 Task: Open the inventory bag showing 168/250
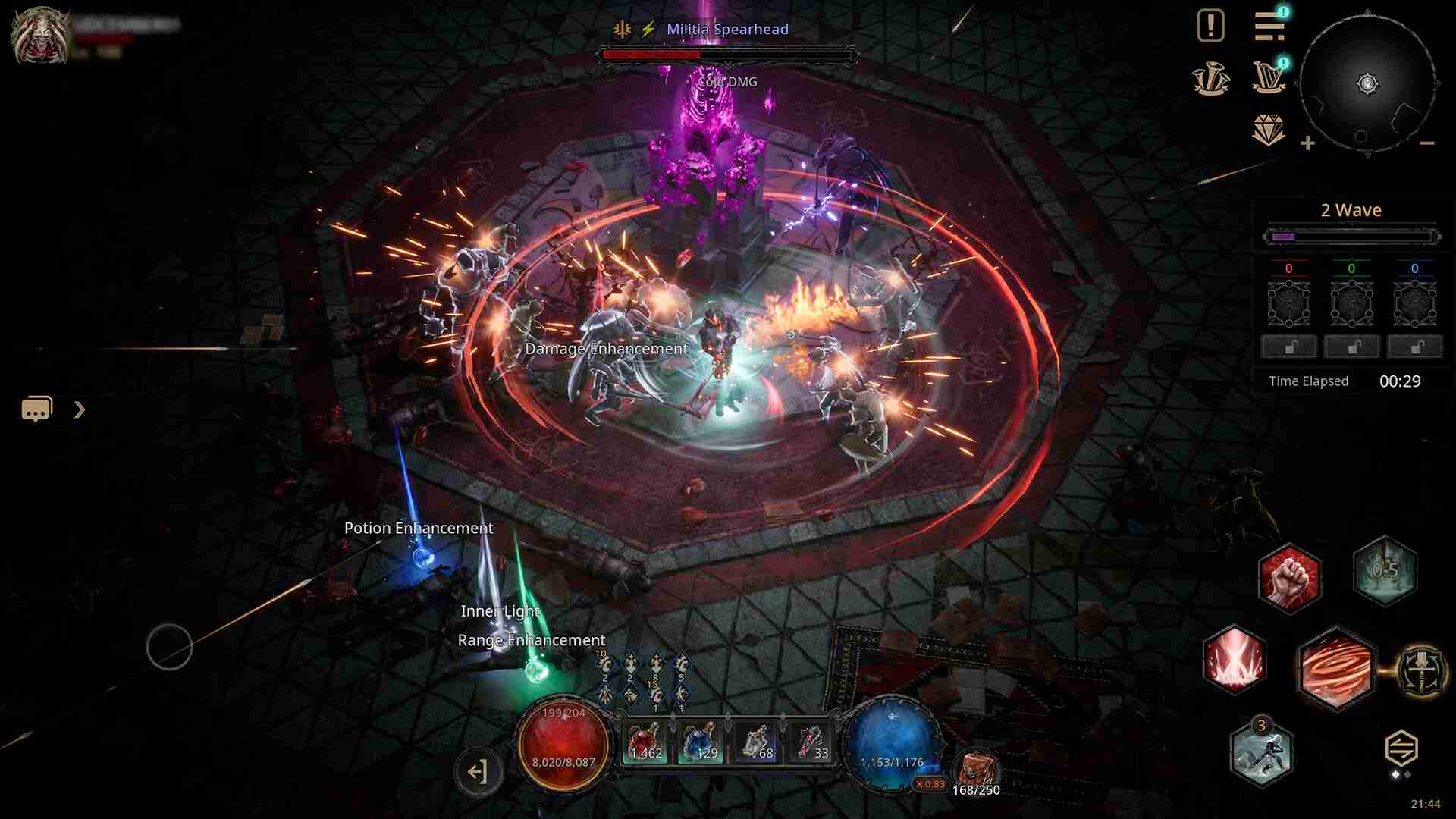coord(976,771)
